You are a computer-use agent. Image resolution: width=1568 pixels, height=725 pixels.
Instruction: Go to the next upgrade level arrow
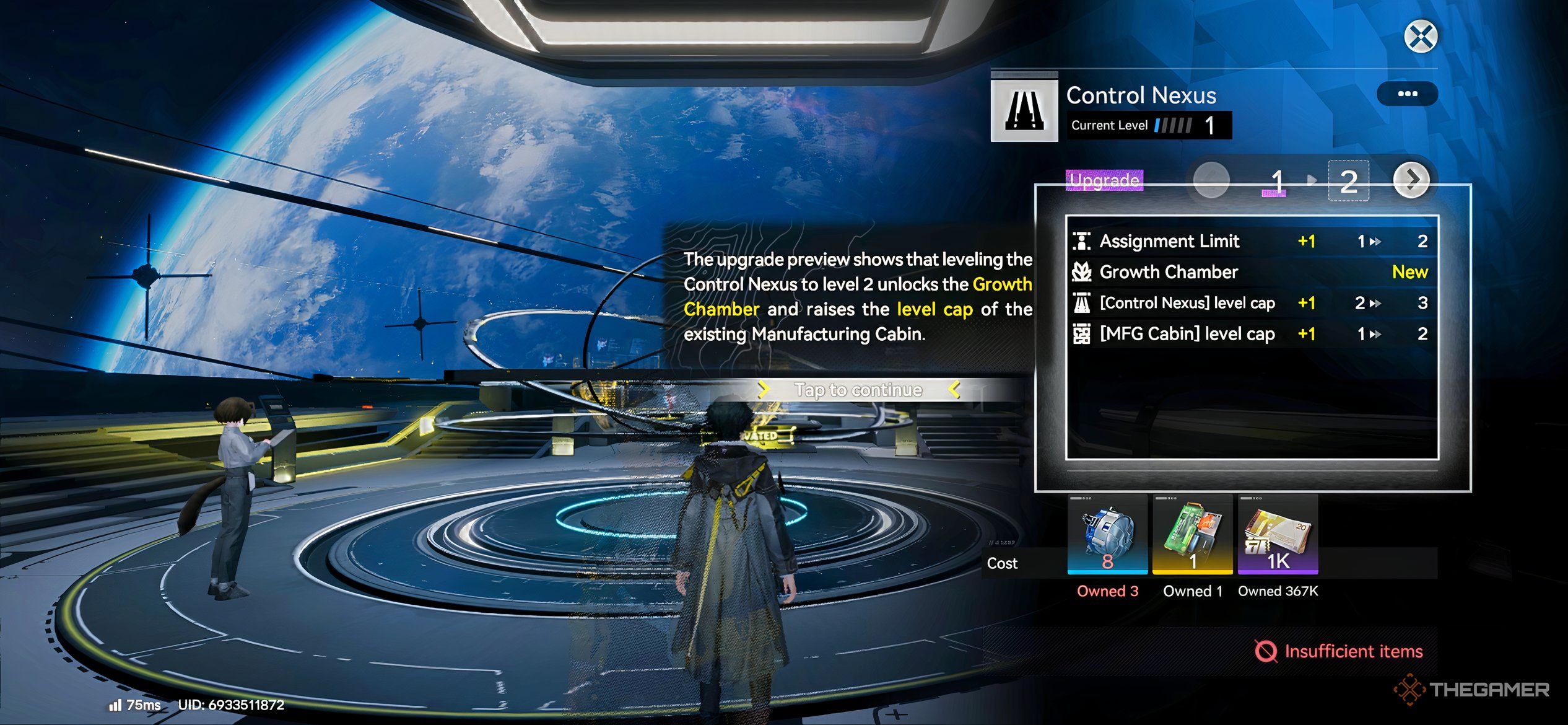1411,180
